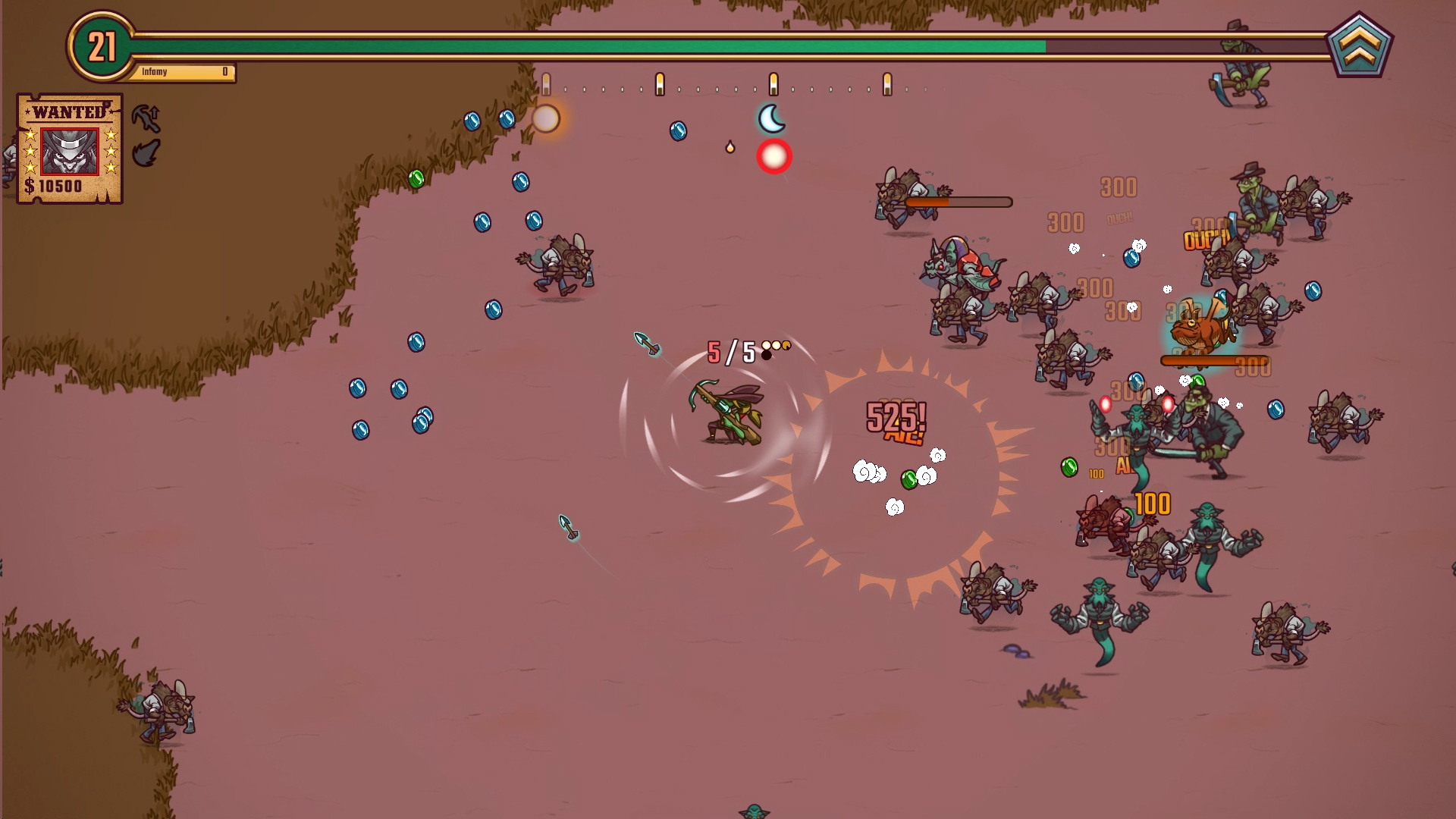The width and height of the screenshot is (1456, 819).
Task: Click the level 21 badge
Action: tap(102, 47)
